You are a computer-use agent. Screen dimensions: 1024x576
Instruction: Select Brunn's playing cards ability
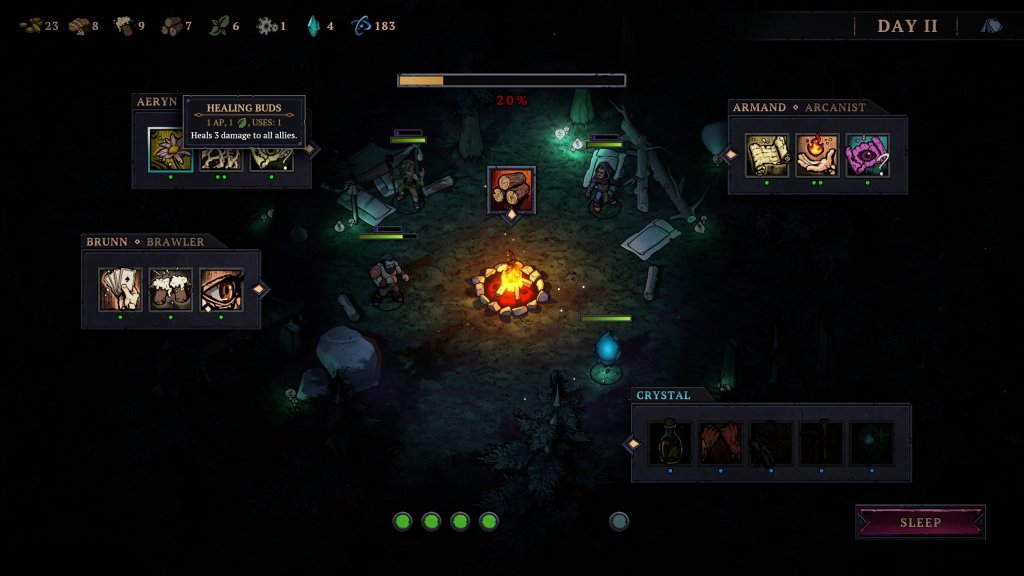click(120, 290)
